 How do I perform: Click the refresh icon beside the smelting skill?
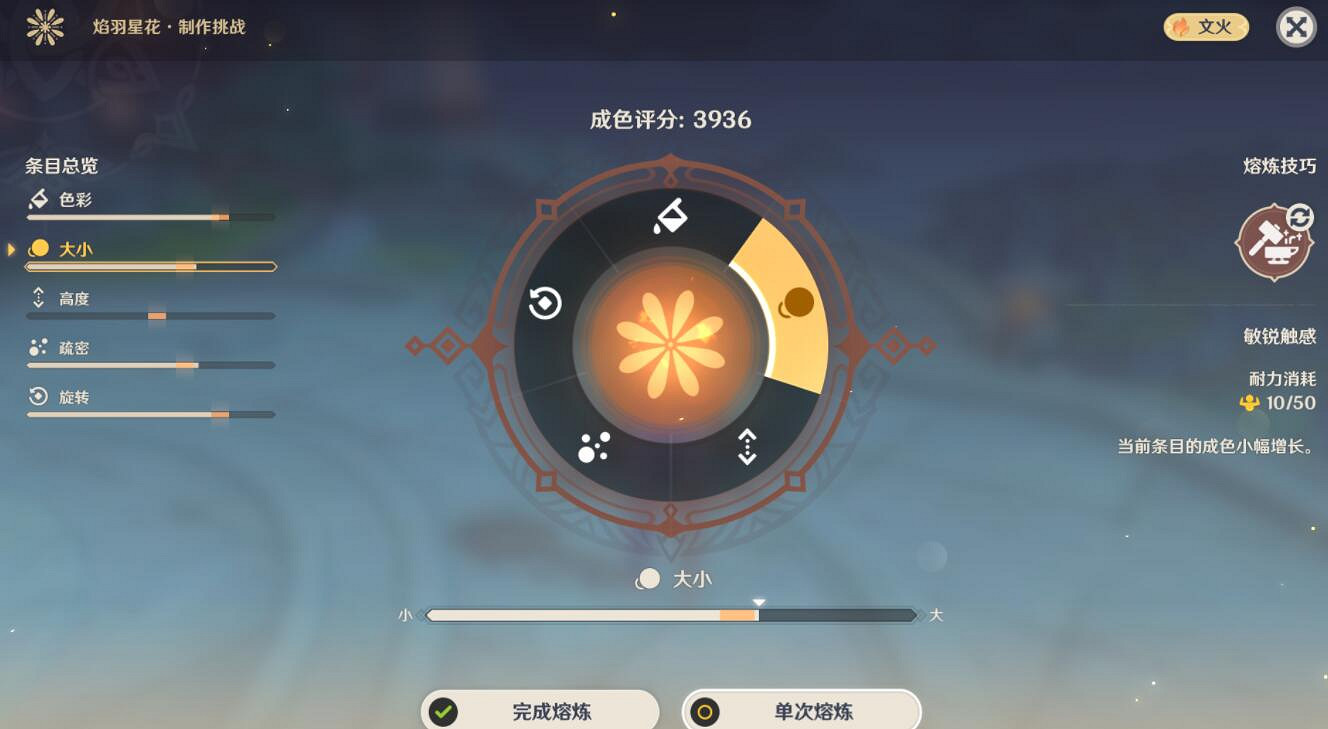coord(1300,215)
